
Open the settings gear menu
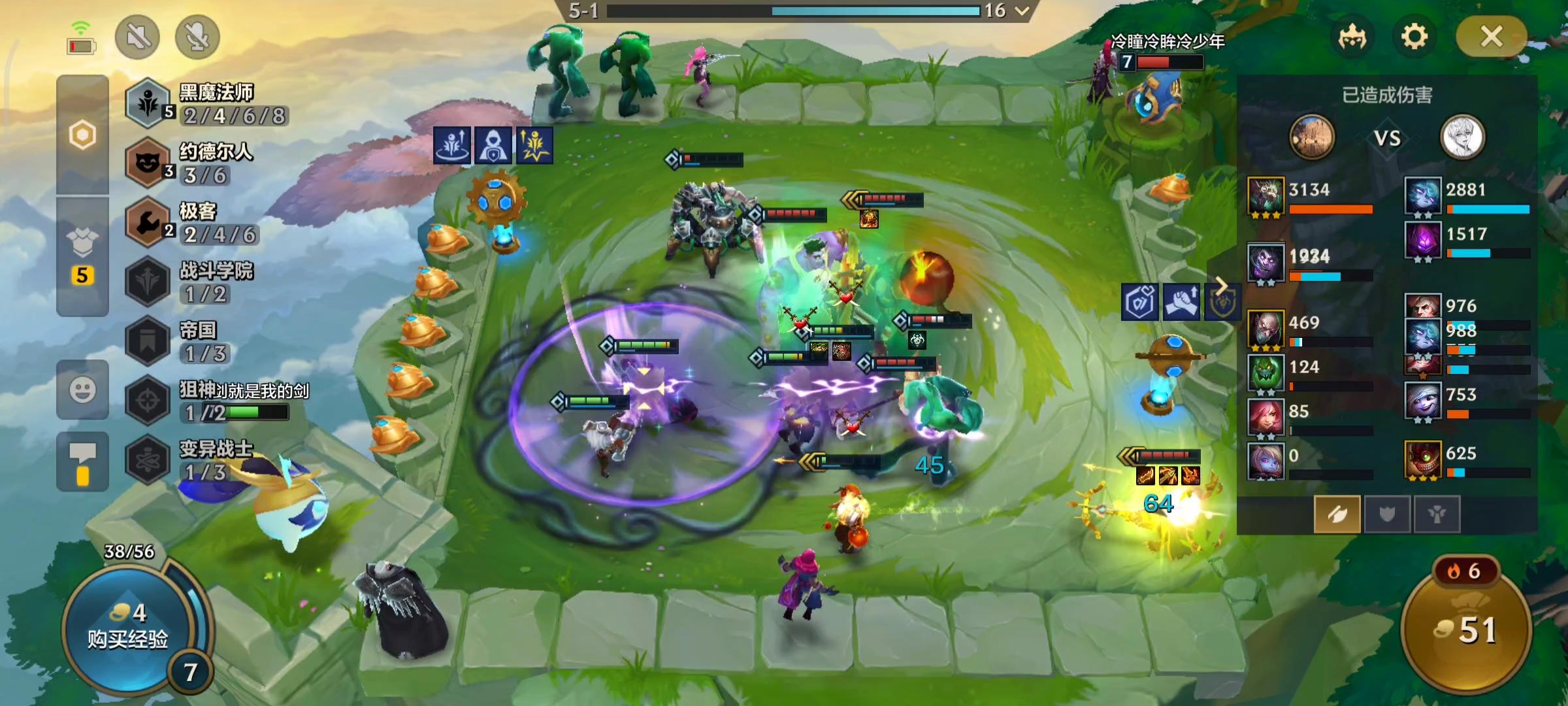pyautogui.click(x=1414, y=37)
